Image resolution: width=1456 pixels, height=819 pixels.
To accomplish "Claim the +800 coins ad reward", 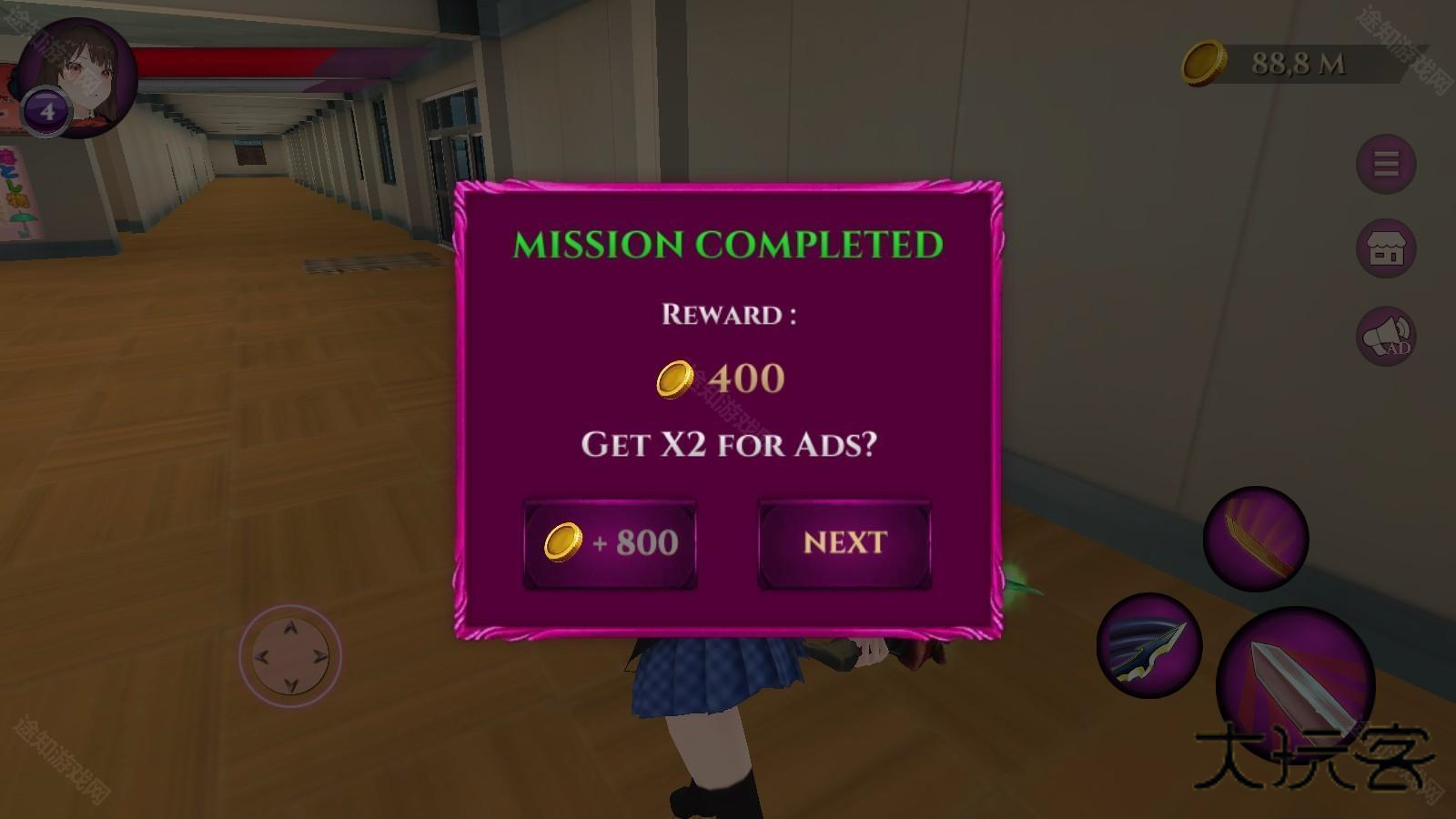I will point(610,543).
